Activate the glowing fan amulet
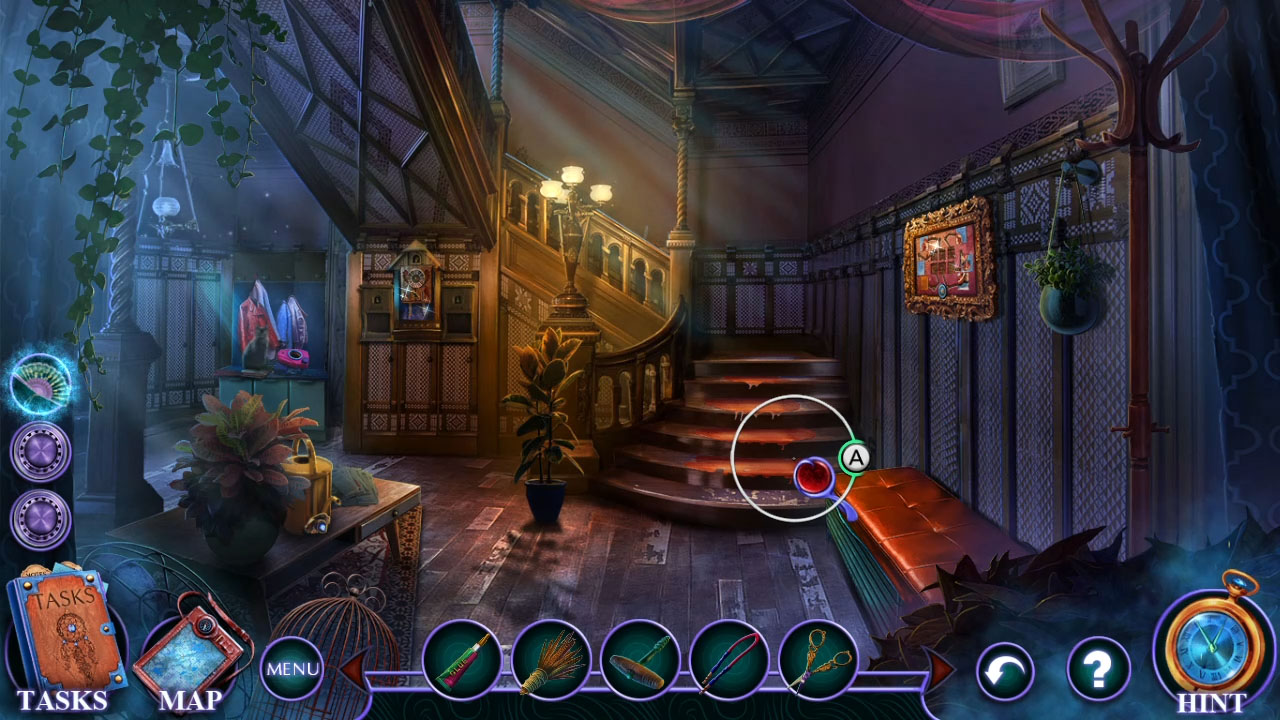The height and width of the screenshot is (720, 1280). tap(40, 385)
